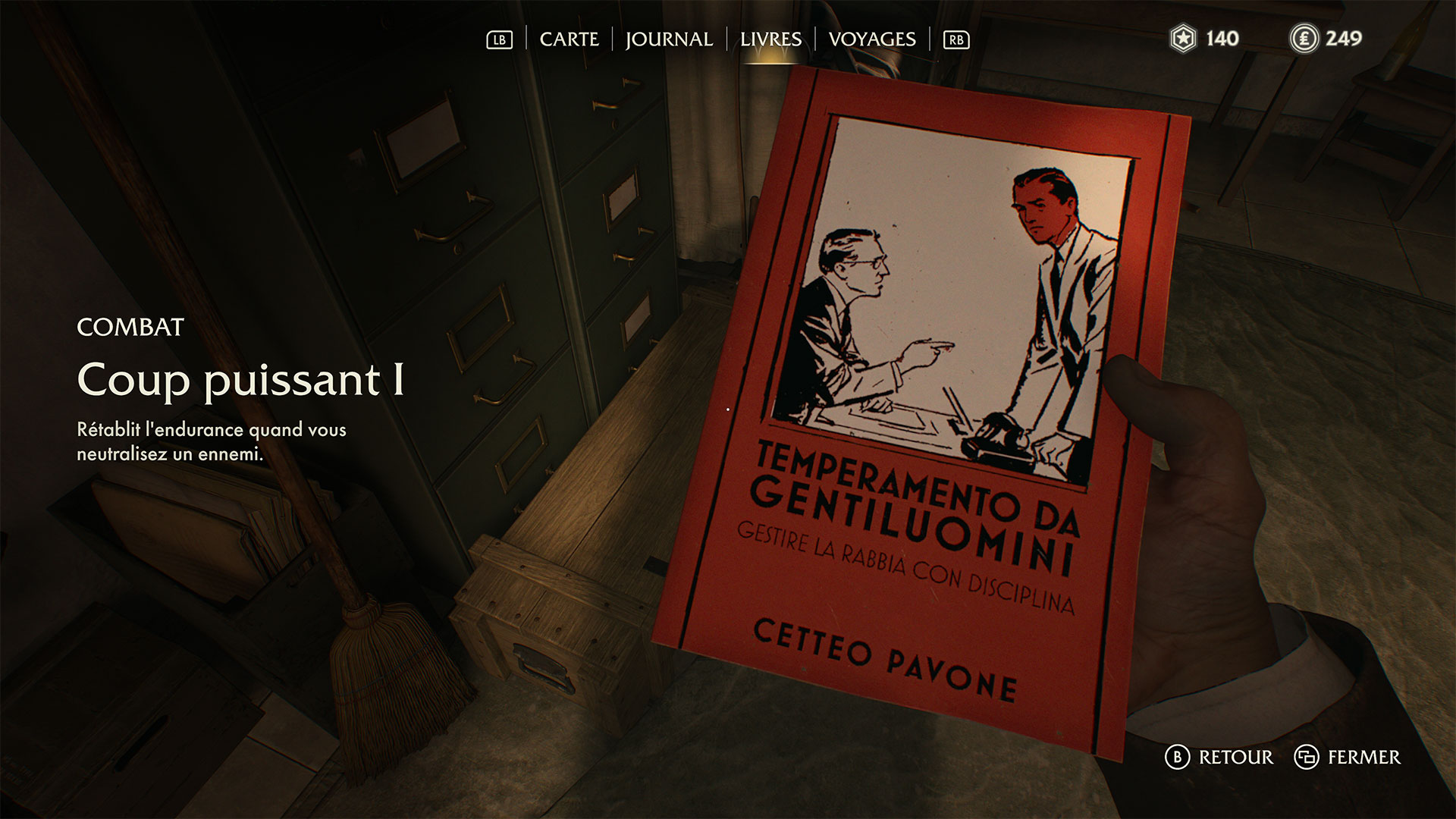Click the Retour button

point(1219,757)
